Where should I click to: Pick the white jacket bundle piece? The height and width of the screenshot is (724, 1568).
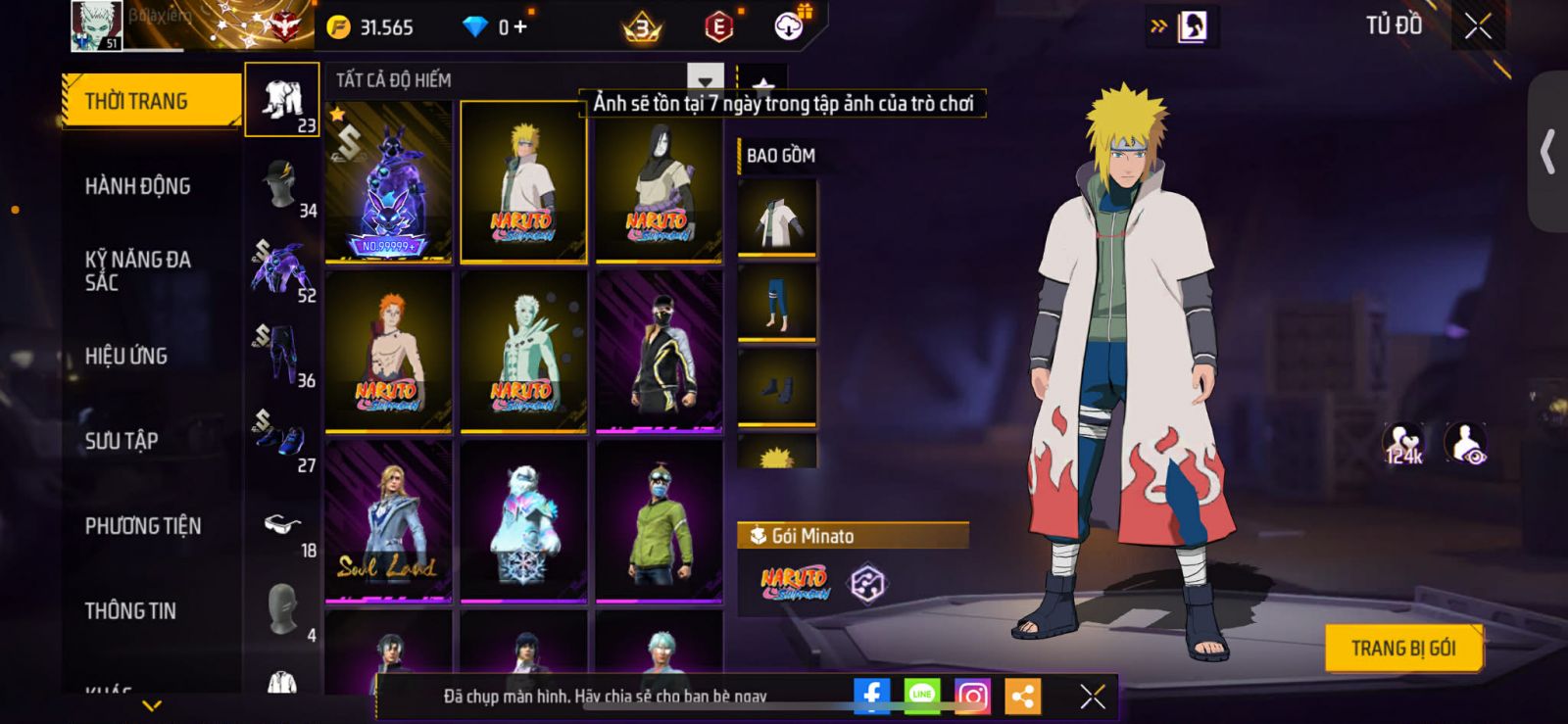pos(777,217)
